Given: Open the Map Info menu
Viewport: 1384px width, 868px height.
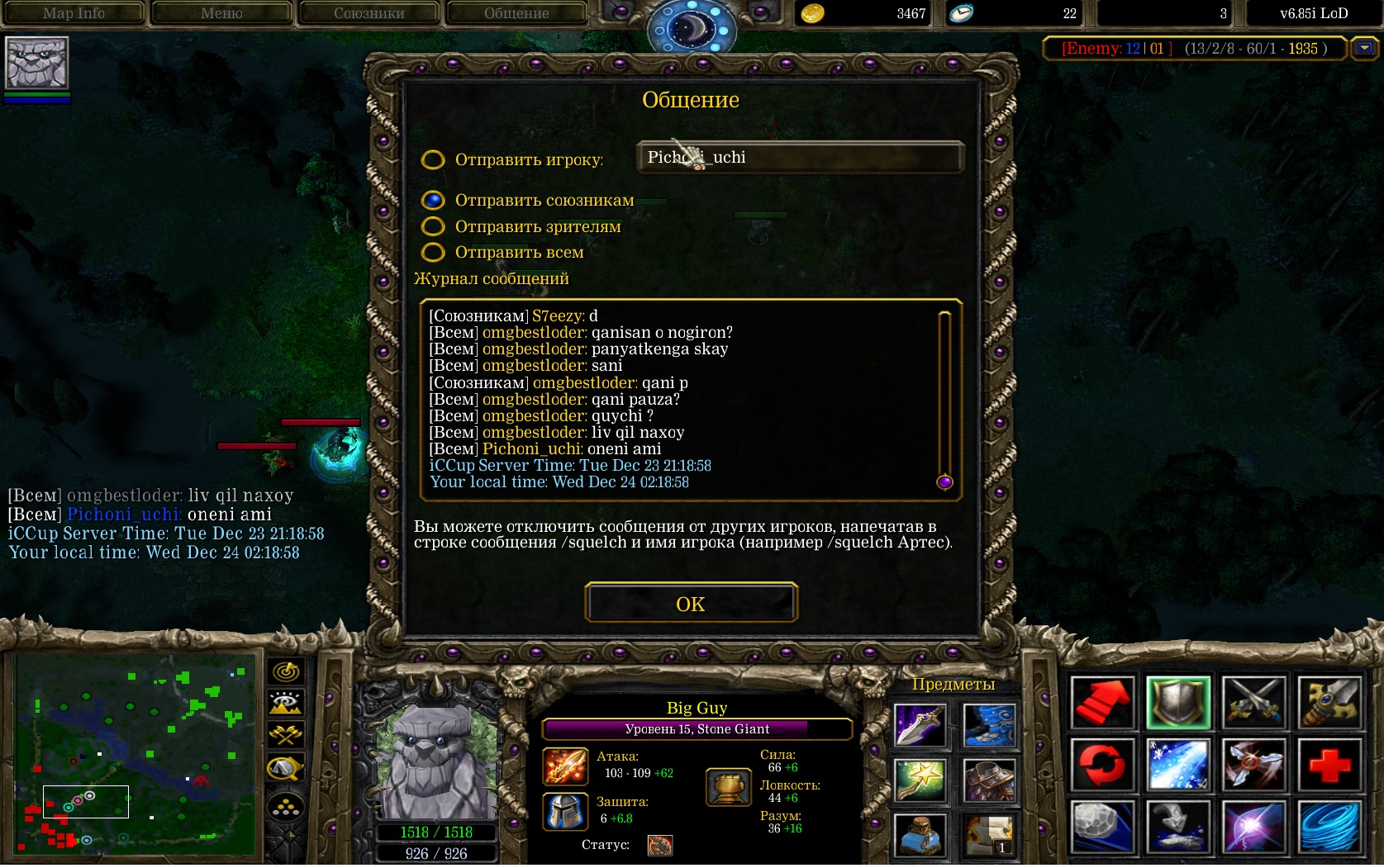Looking at the screenshot, I should pyautogui.click(x=74, y=13).
